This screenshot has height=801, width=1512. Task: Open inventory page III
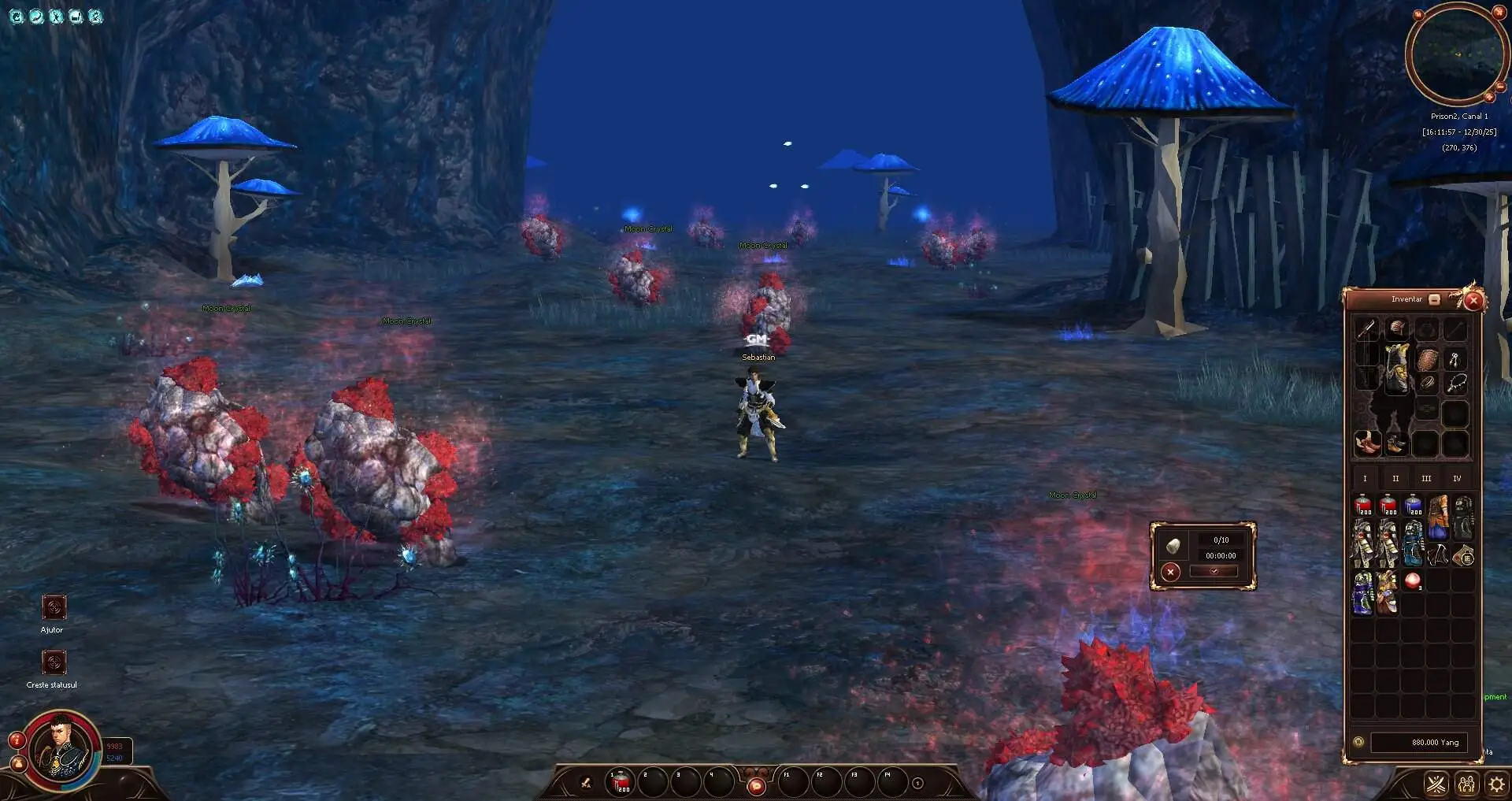[x=1426, y=478]
